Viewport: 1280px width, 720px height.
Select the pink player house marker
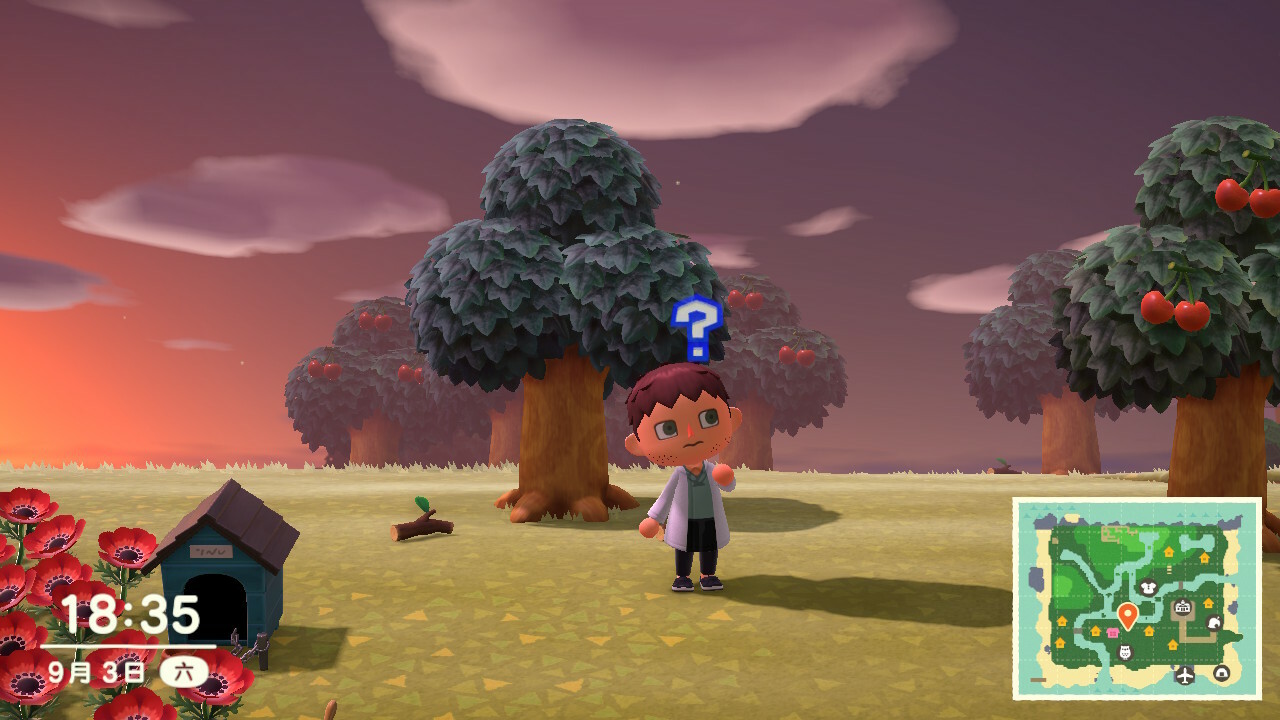pyautogui.click(x=1113, y=633)
